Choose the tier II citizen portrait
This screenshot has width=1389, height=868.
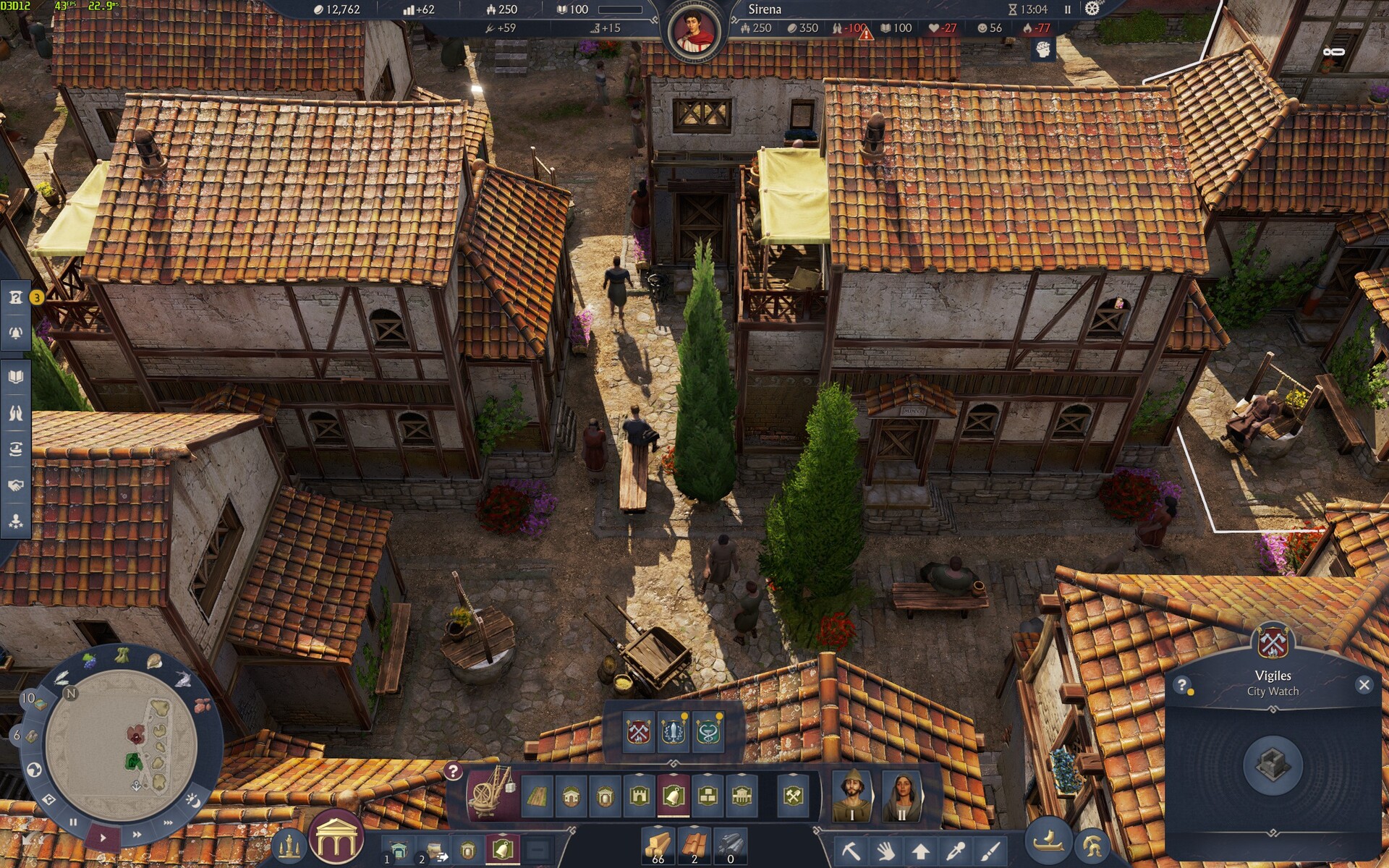coord(901,796)
